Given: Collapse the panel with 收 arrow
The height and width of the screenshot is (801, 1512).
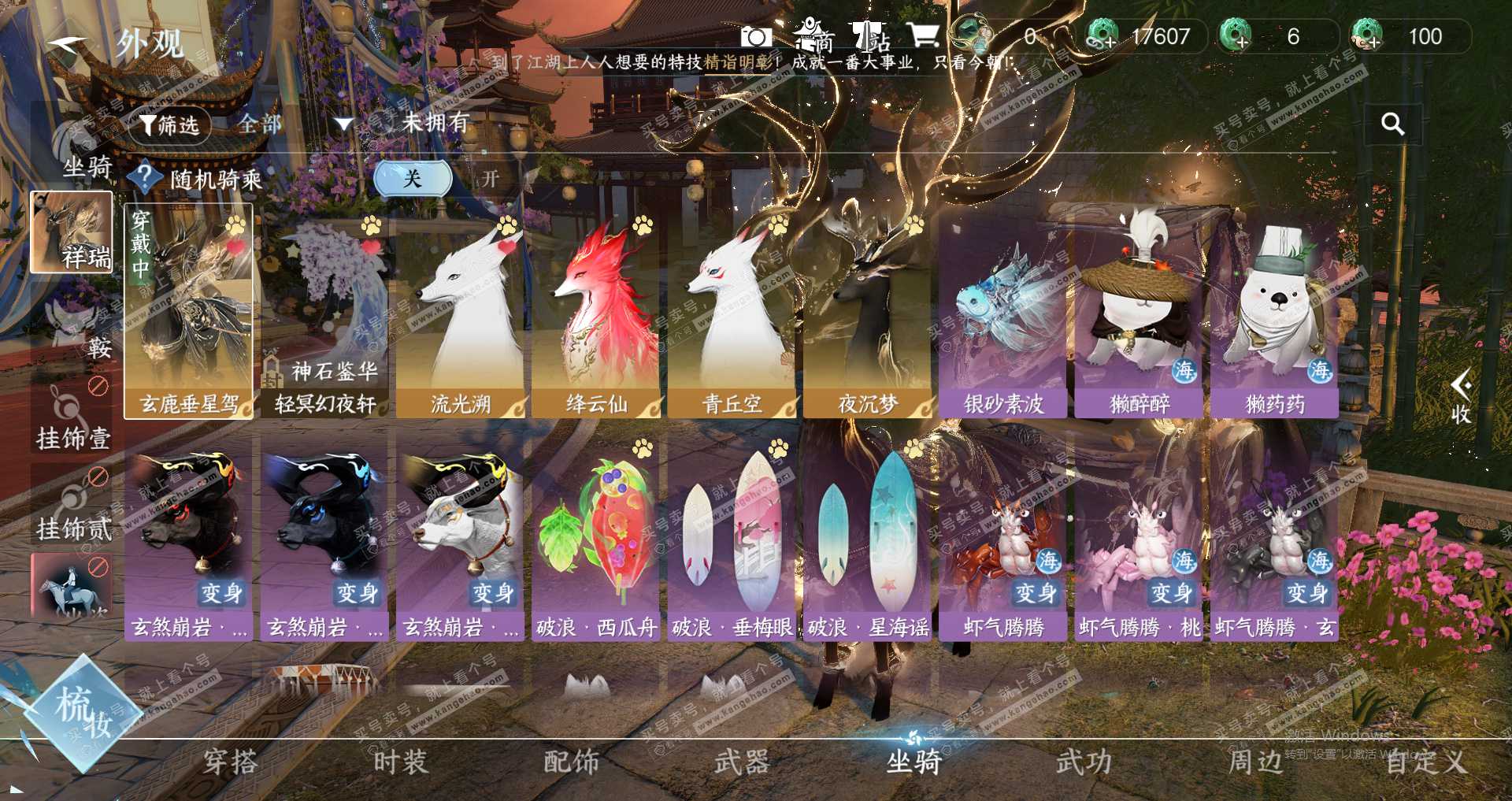Looking at the screenshot, I should (1461, 396).
